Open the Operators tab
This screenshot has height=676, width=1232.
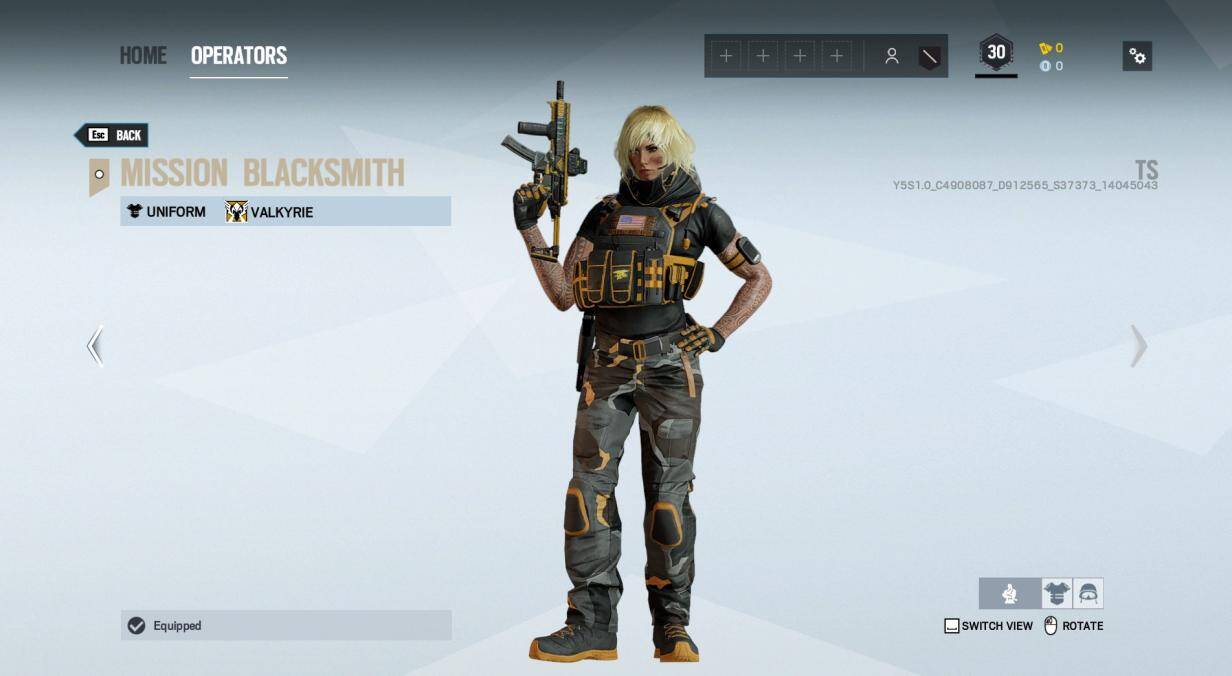point(238,56)
